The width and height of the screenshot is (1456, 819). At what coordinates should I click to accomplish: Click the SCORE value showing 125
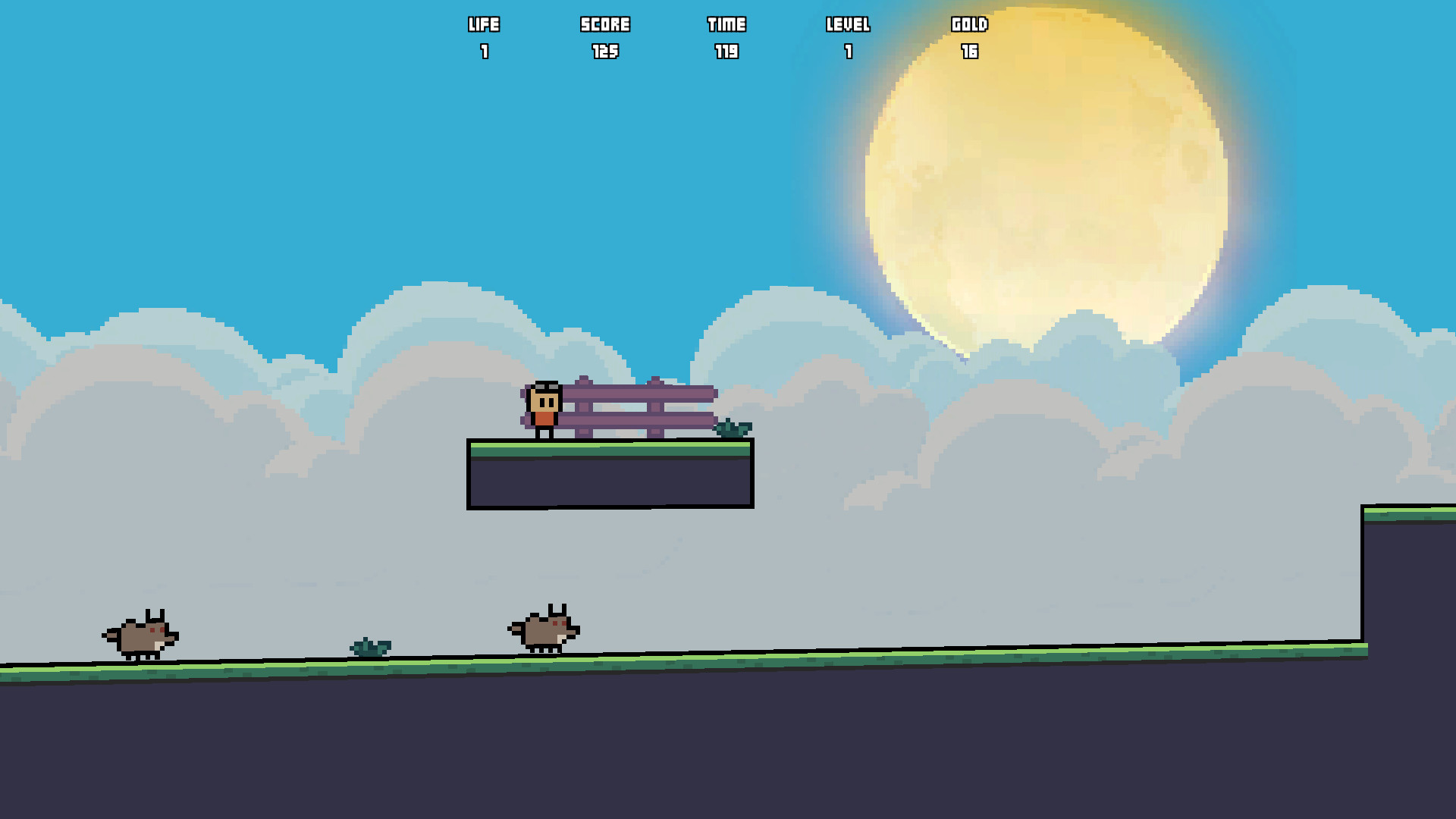click(x=604, y=52)
